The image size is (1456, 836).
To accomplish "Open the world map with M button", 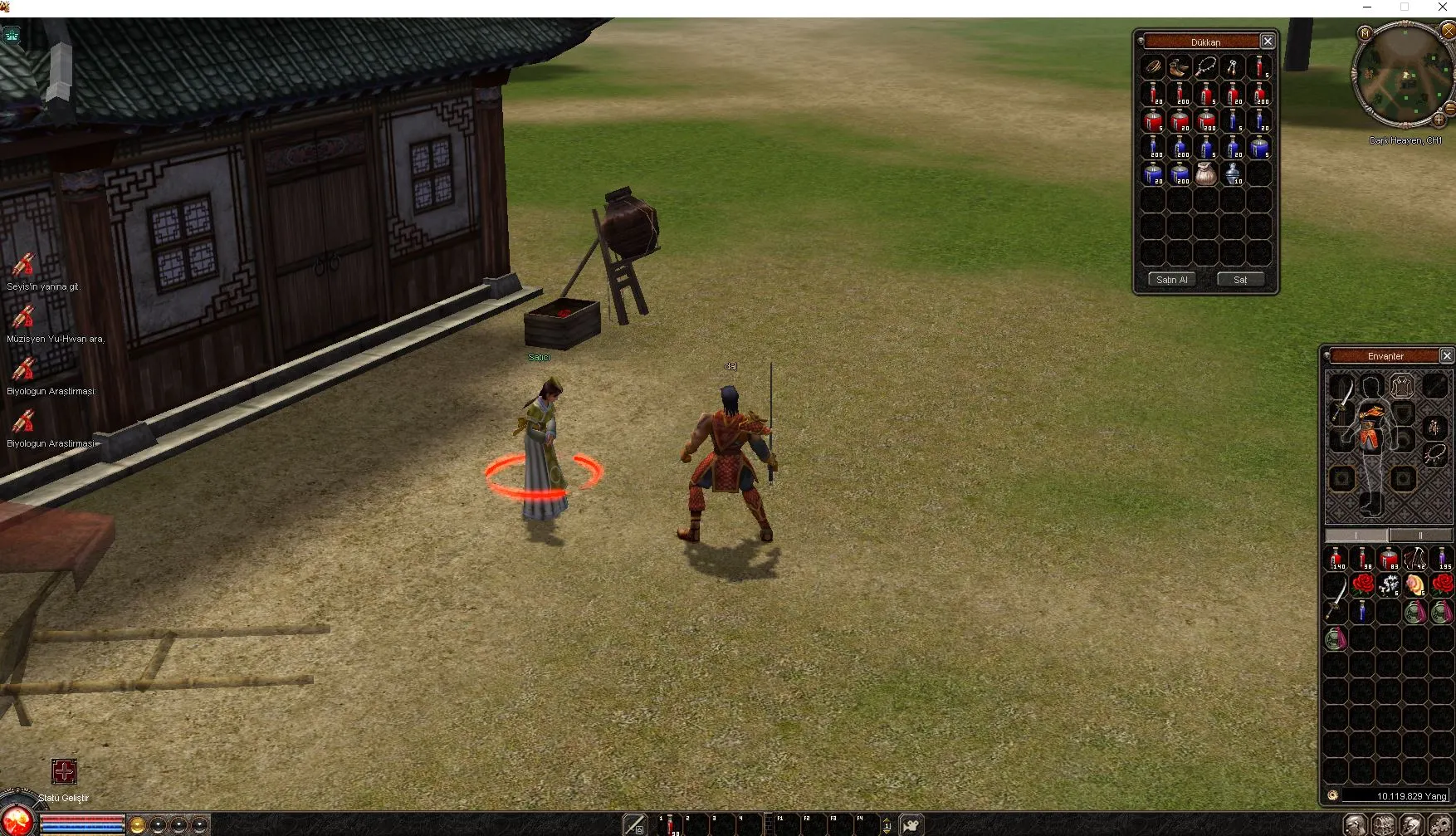I will [x=1365, y=33].
